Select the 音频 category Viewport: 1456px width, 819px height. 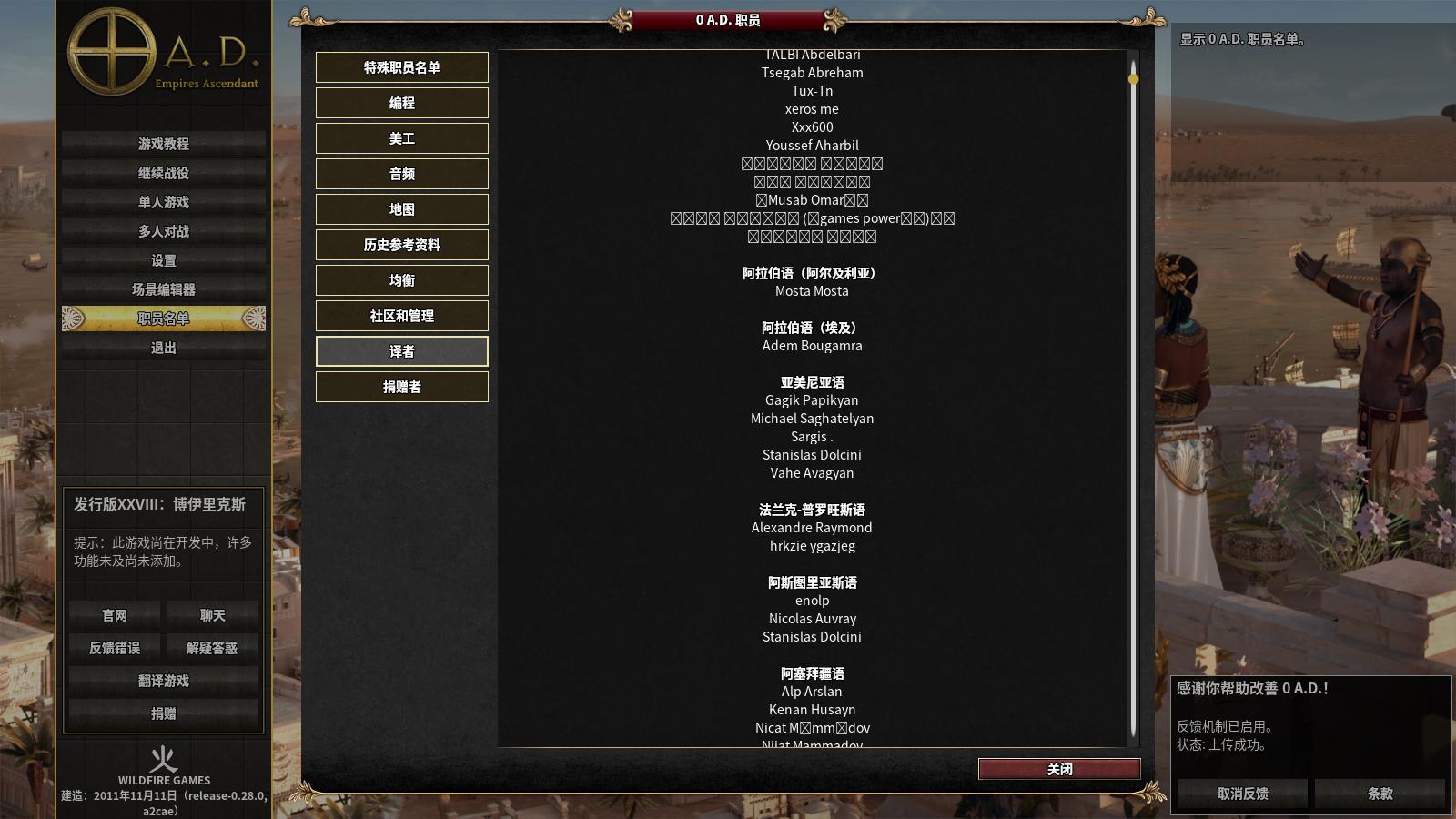click(401, 174)
